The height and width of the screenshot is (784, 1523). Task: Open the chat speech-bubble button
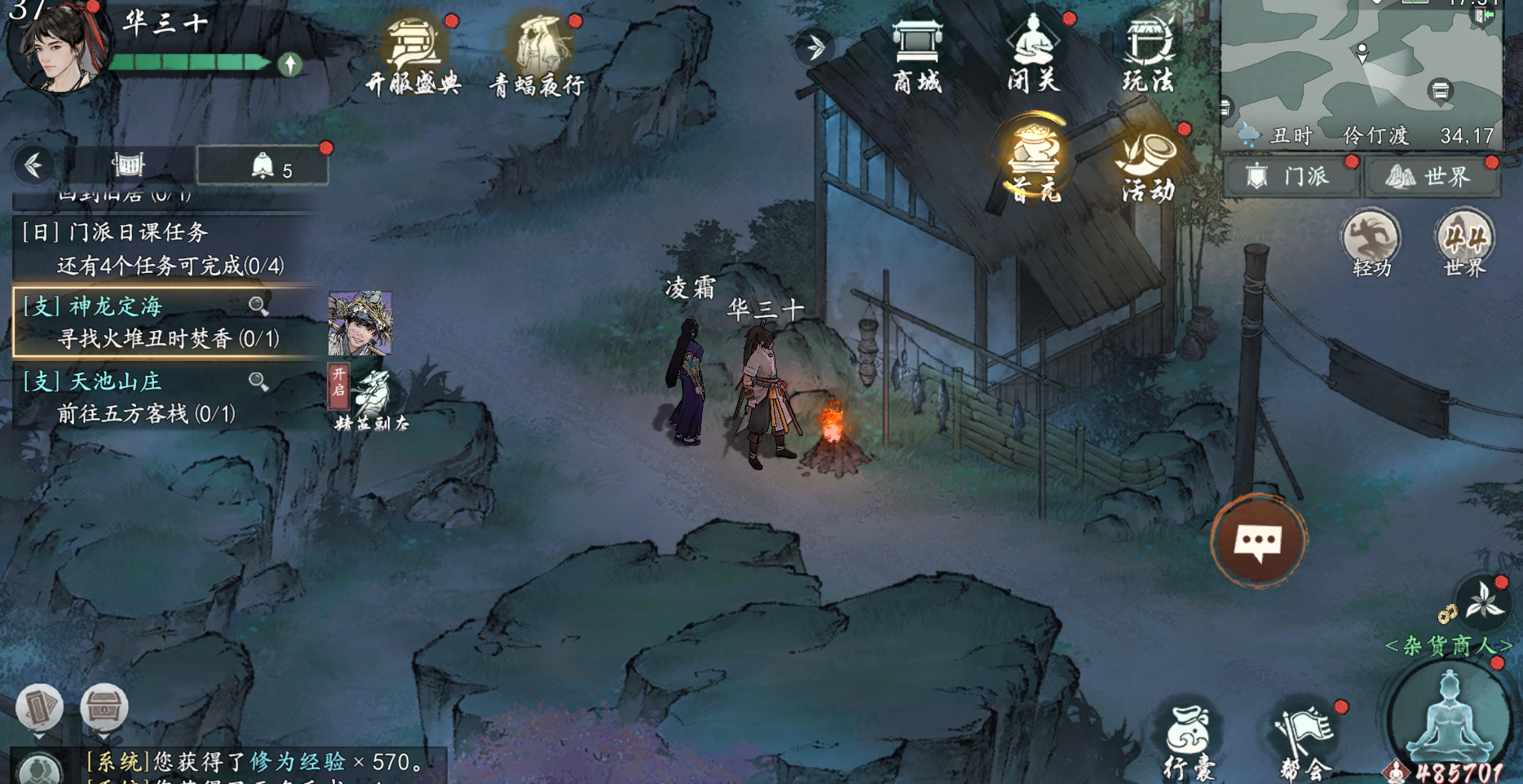(1258, 541)
